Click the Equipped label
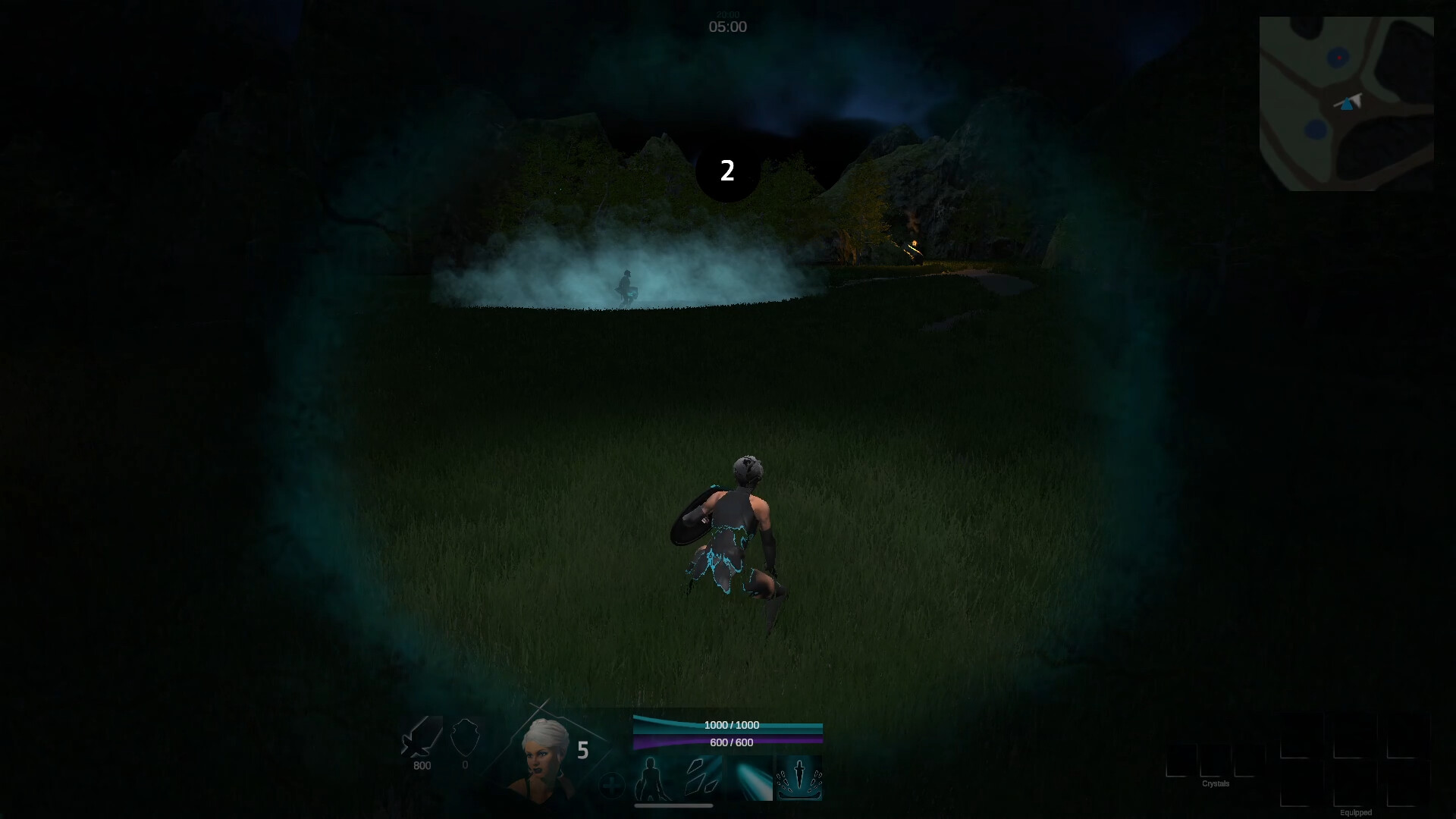This screenshot has width=1456, height=819. (1356, 811)
